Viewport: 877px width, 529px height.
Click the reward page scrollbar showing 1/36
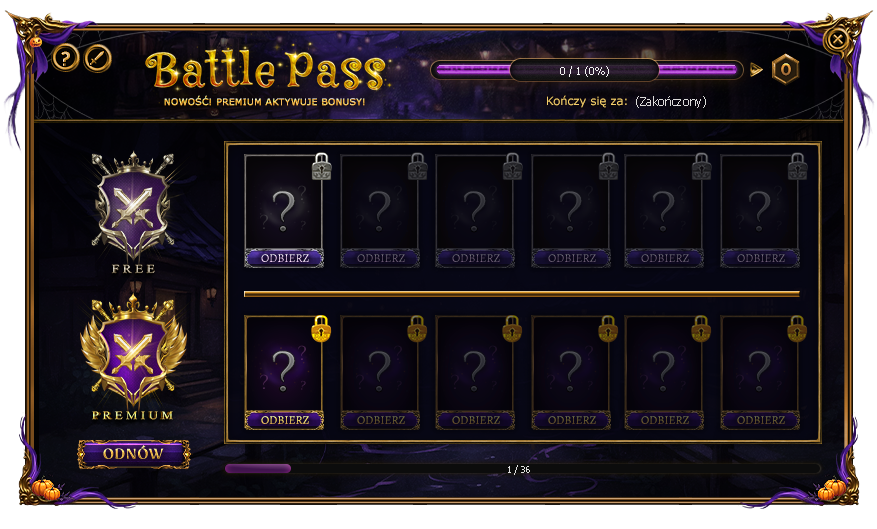click(522, 468)
